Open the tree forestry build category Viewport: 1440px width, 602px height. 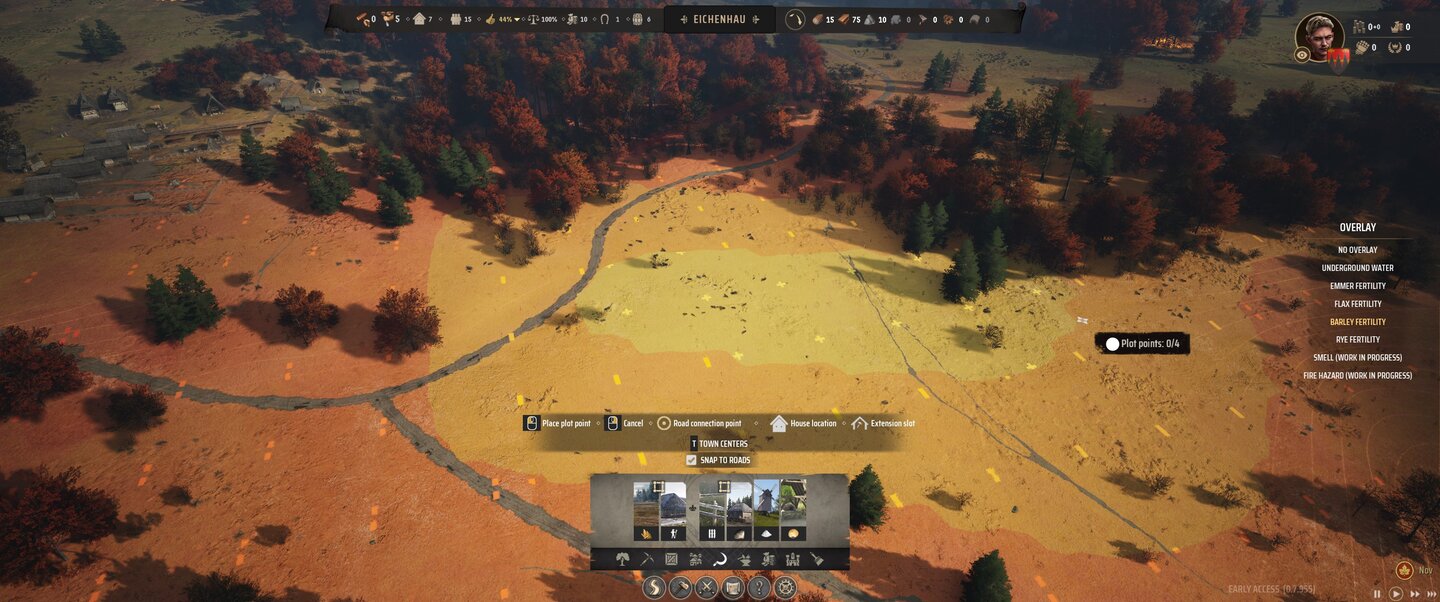tap(622, 559)
